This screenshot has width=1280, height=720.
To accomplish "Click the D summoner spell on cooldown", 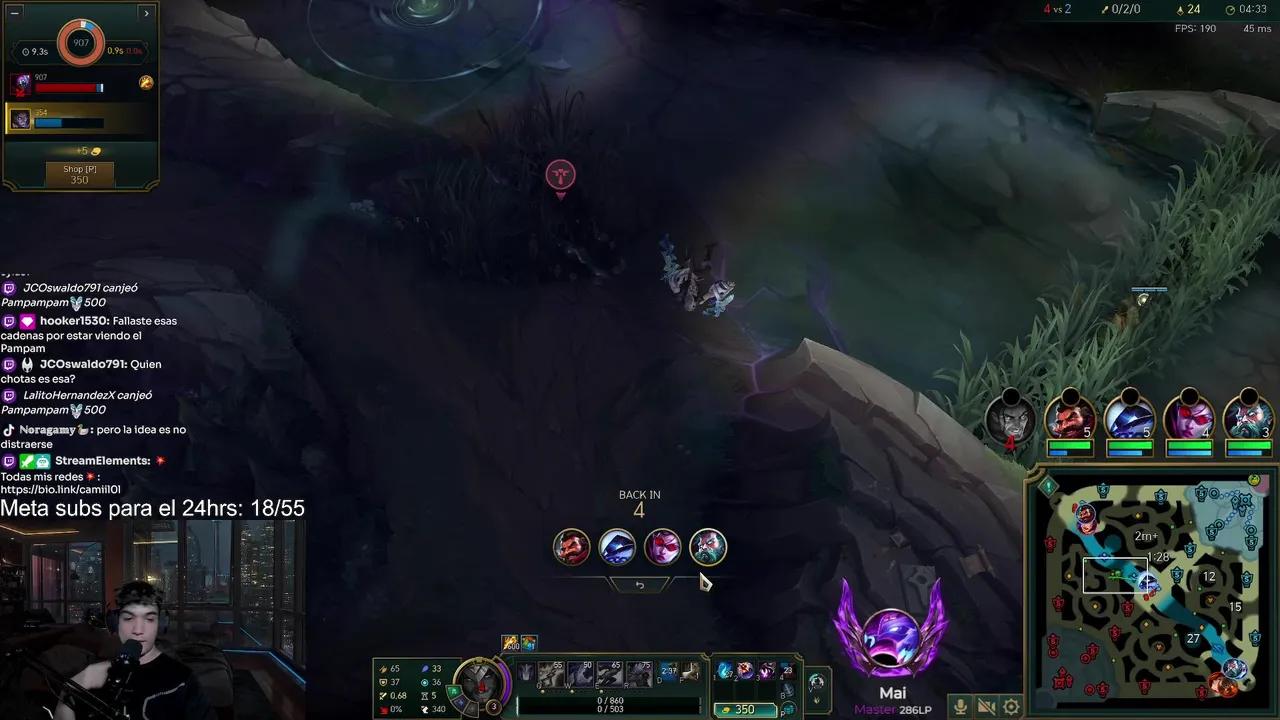I will pos(668,671).
